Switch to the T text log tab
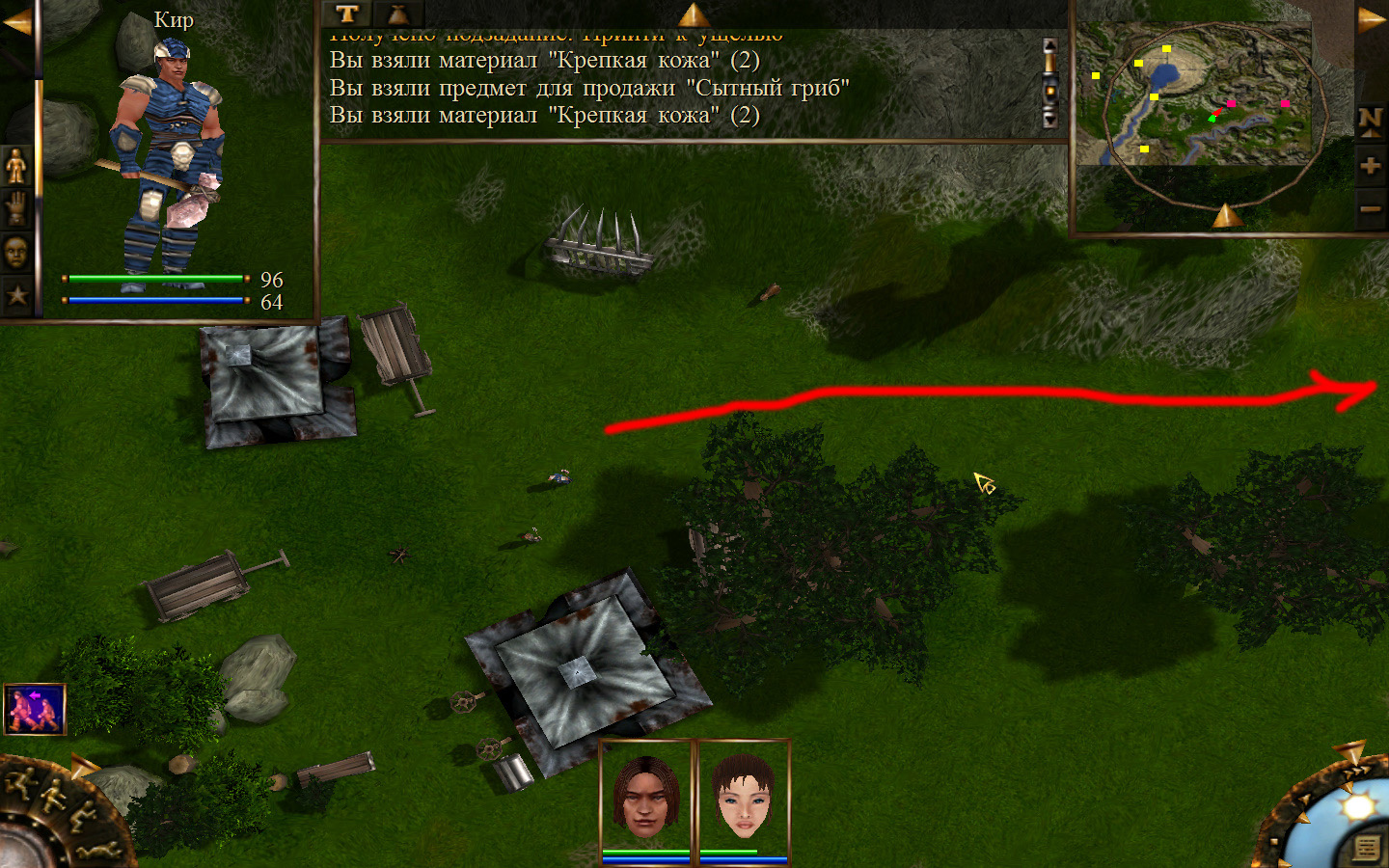Image resolution: width=1389 pixels, height=868 pixels. (x=347, y=14)
